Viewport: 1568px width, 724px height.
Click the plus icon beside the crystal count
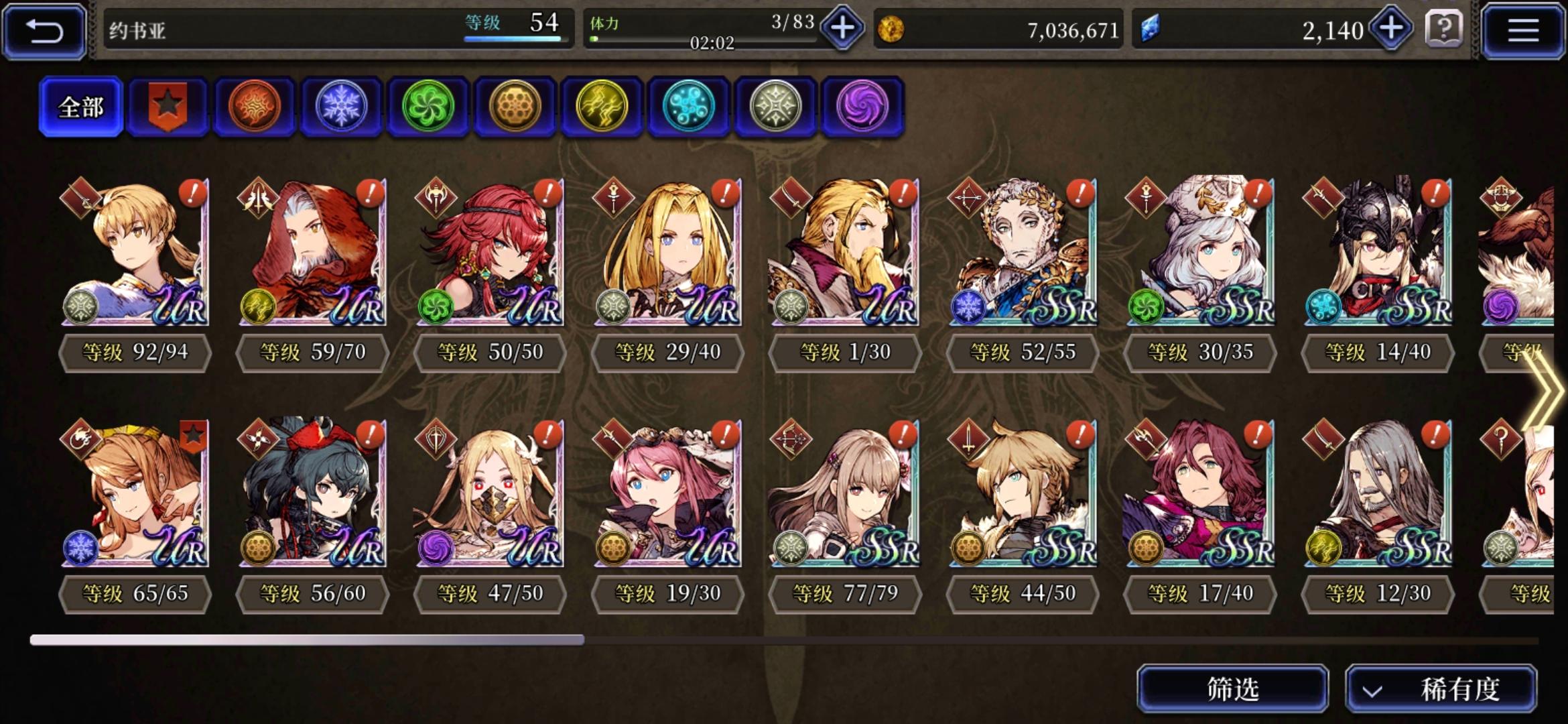[x=1391, y=29]
